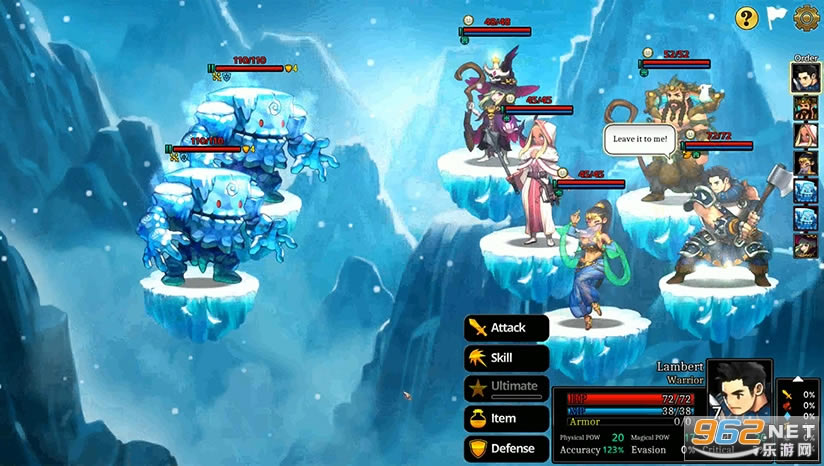Open help with the question mark button
824x466 pixels.
(x=746, y=17)
